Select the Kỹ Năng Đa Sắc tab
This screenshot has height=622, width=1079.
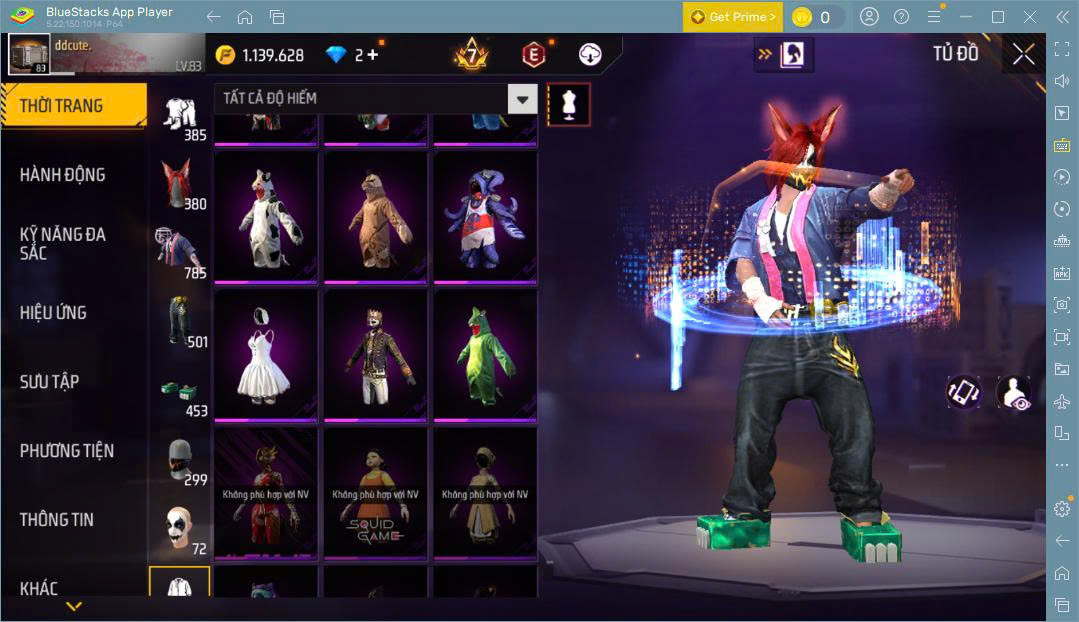62,243
